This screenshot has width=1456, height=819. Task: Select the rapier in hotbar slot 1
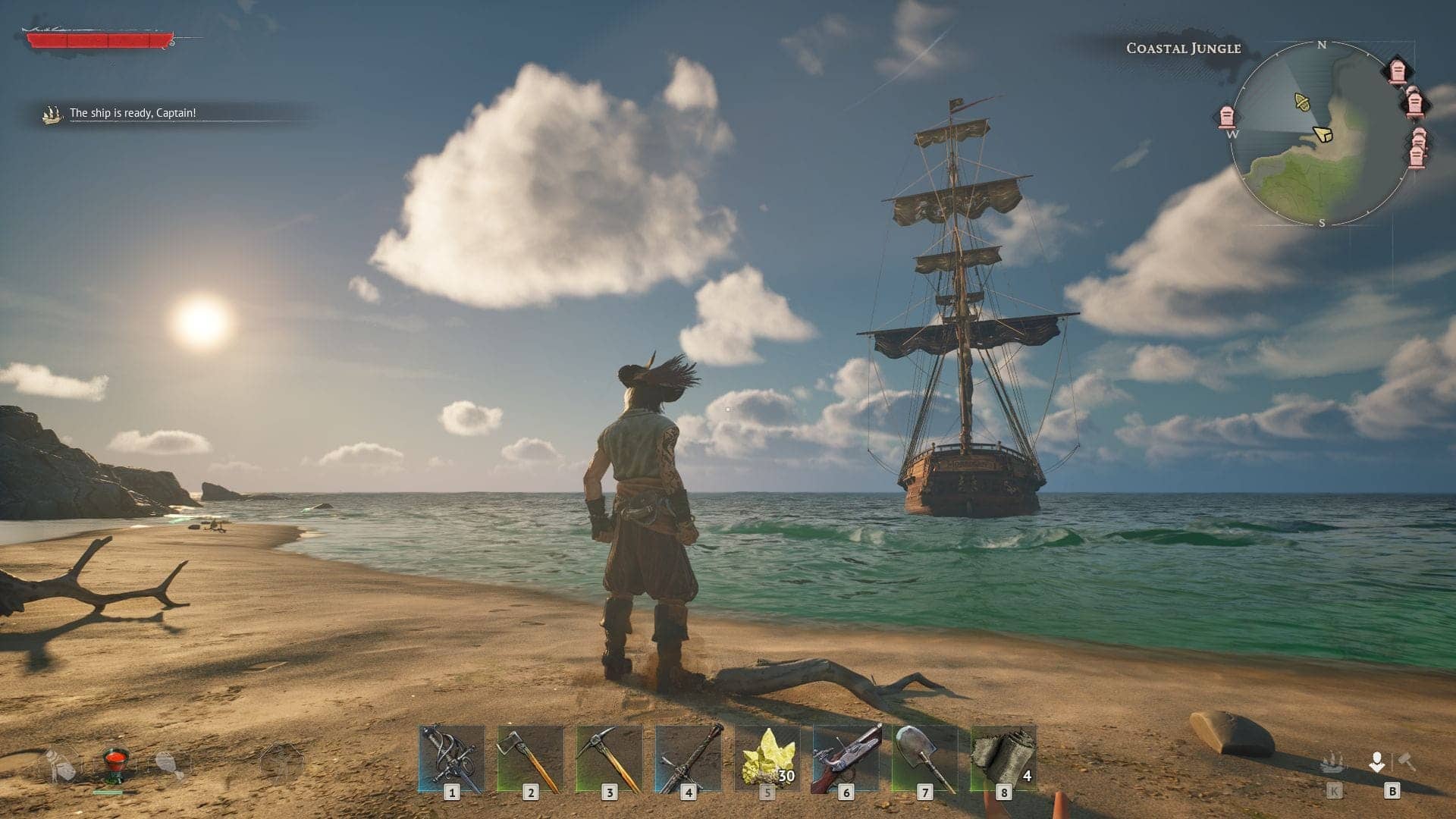[451, 758]
